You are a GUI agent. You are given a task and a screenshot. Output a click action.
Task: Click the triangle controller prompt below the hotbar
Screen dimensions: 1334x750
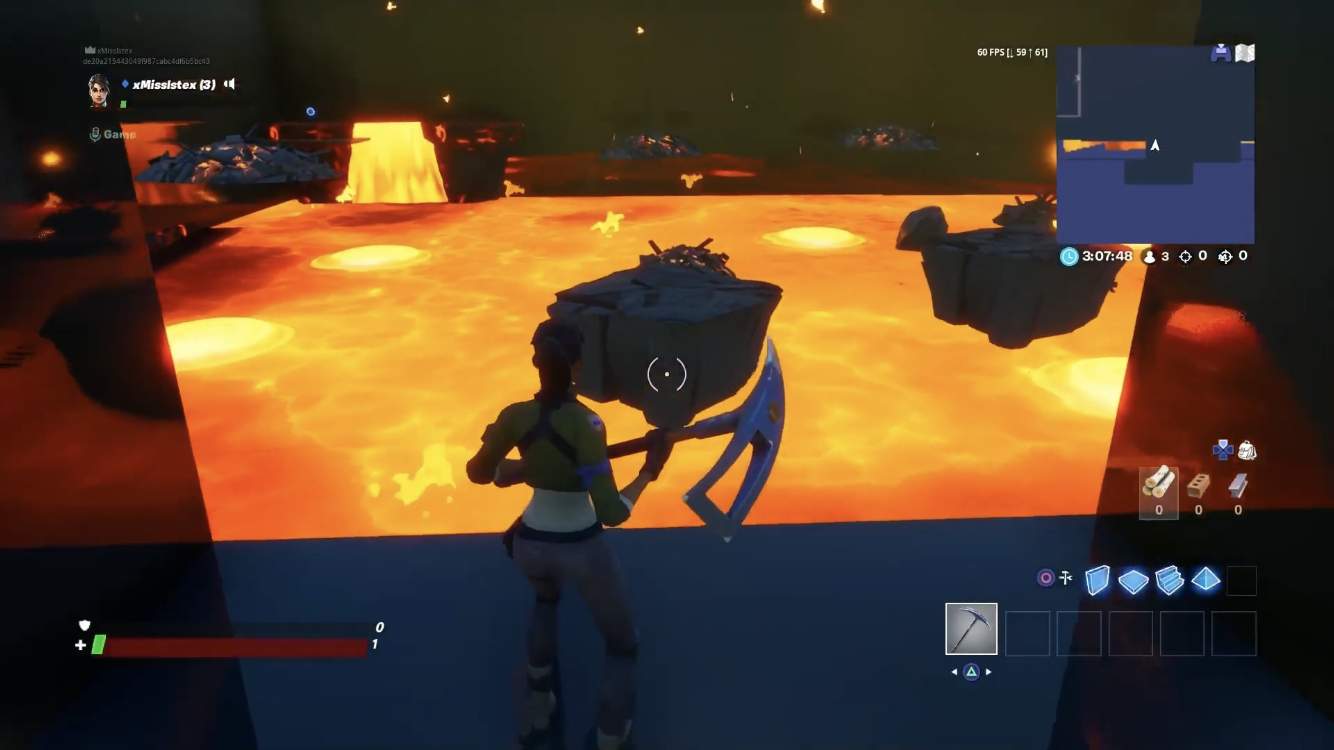click(971, 672)
